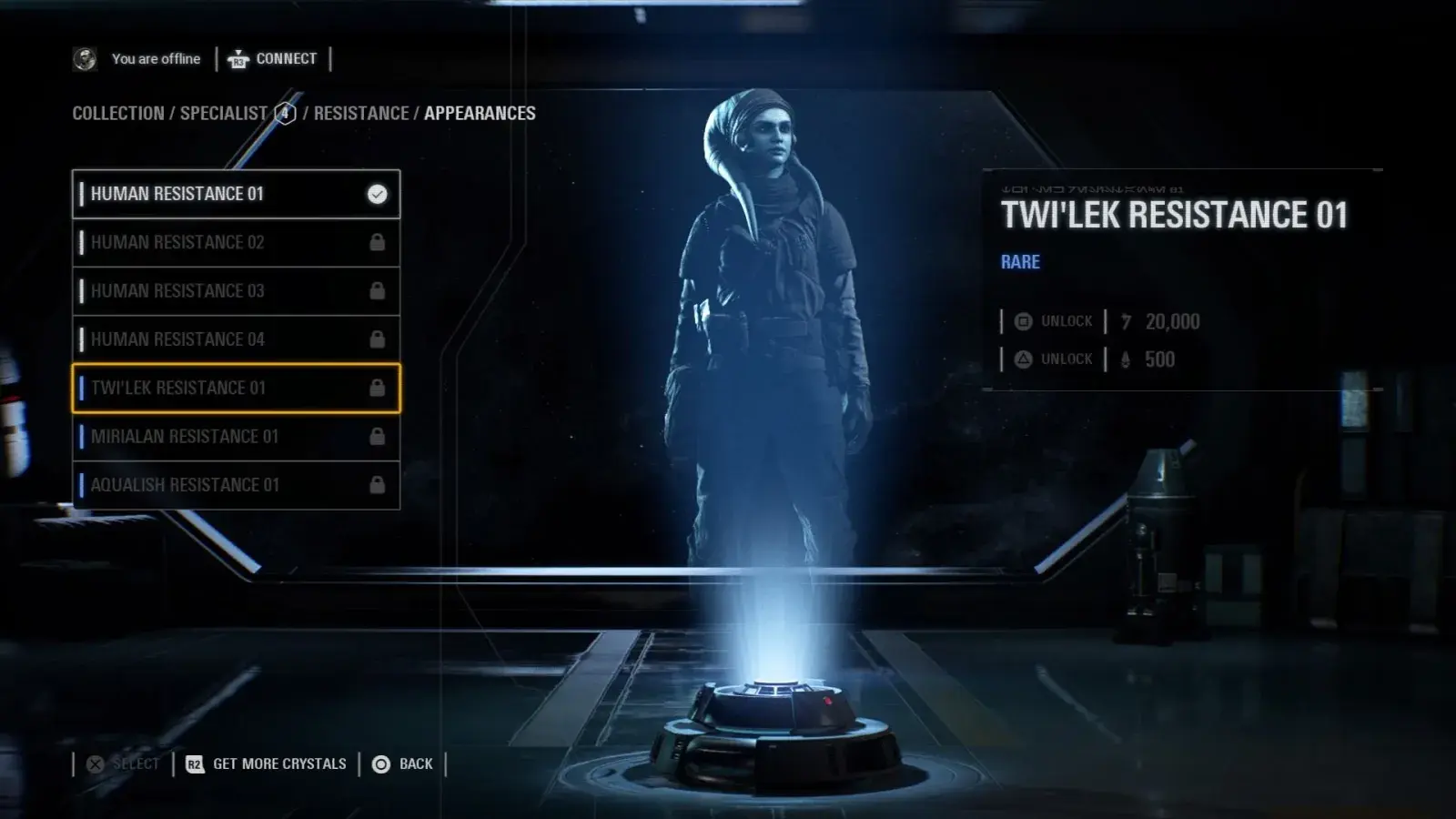Choose the Mirialan Resistance 01 appearance
The width and height of the screenshot is (1456, 819).
point(236,437)
